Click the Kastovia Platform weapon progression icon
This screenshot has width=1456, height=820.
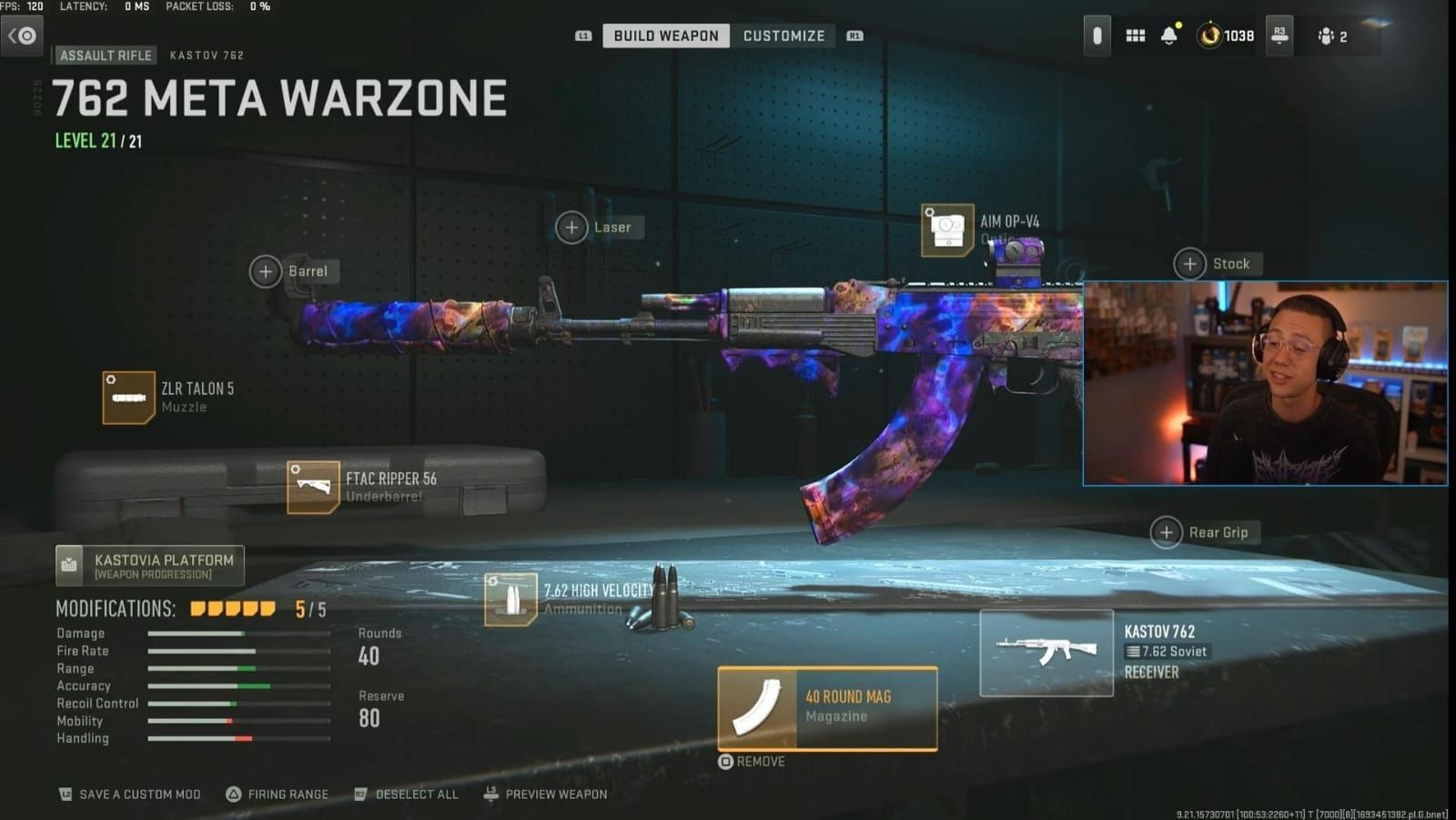tap(68, 564)
